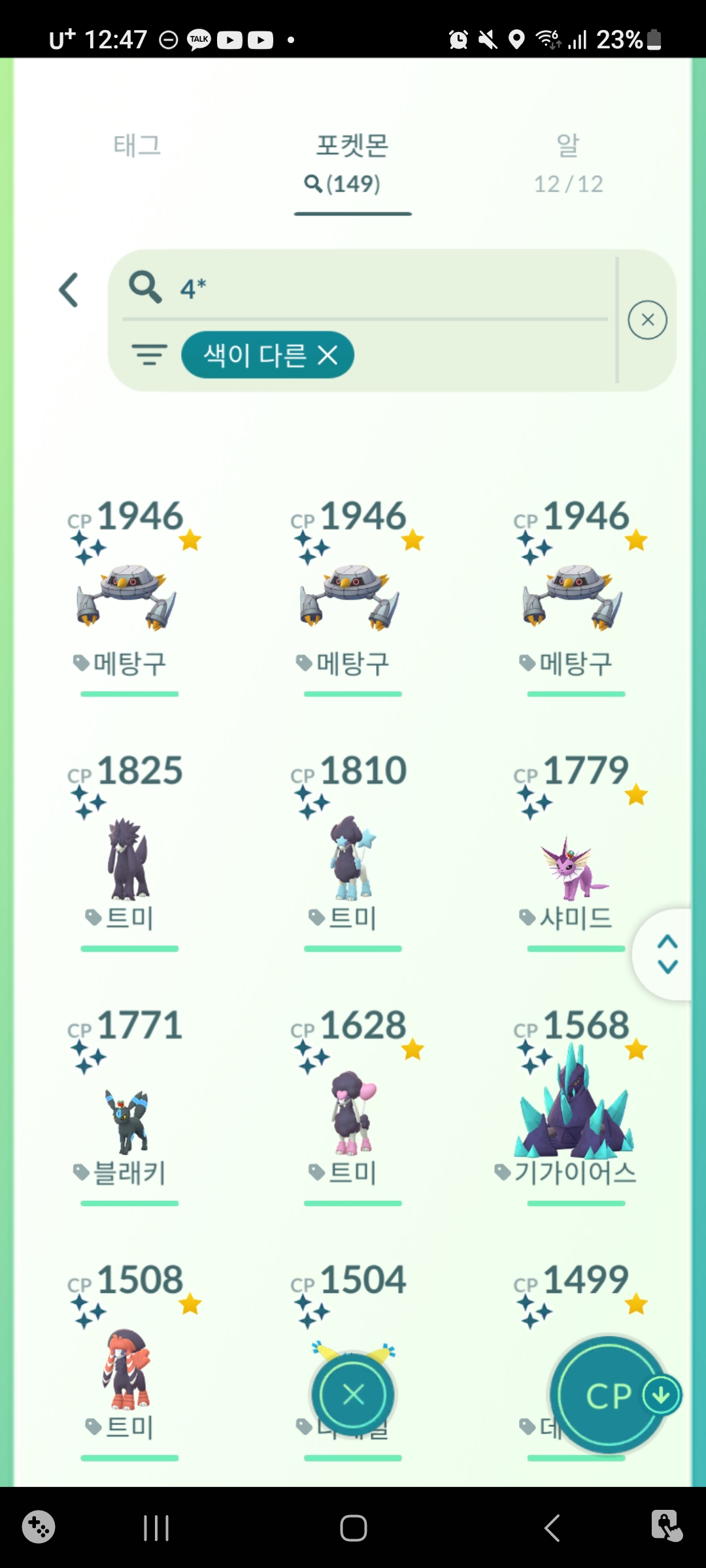706x1568 pixels.
Task: Select the CP 1771 블래키
Action: [129, 1117]
